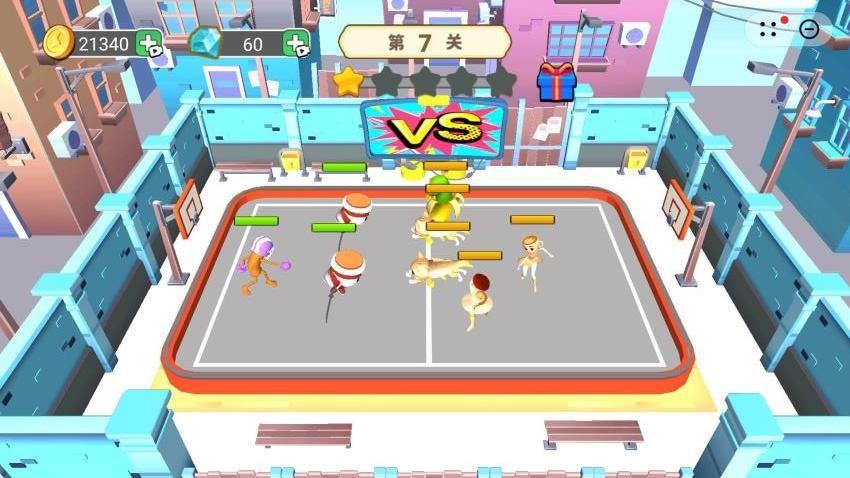Close the mini-program with the circle button

click(x=809, y=29)
